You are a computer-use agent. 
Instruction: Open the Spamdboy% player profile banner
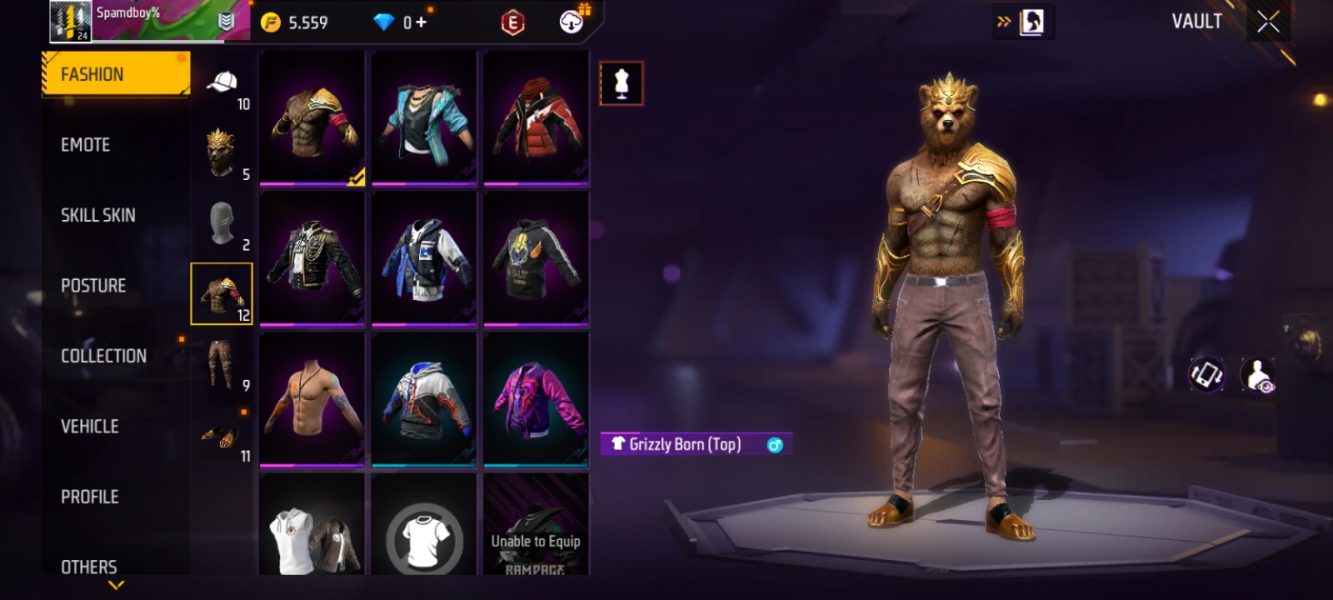click(x=150, y=22)
